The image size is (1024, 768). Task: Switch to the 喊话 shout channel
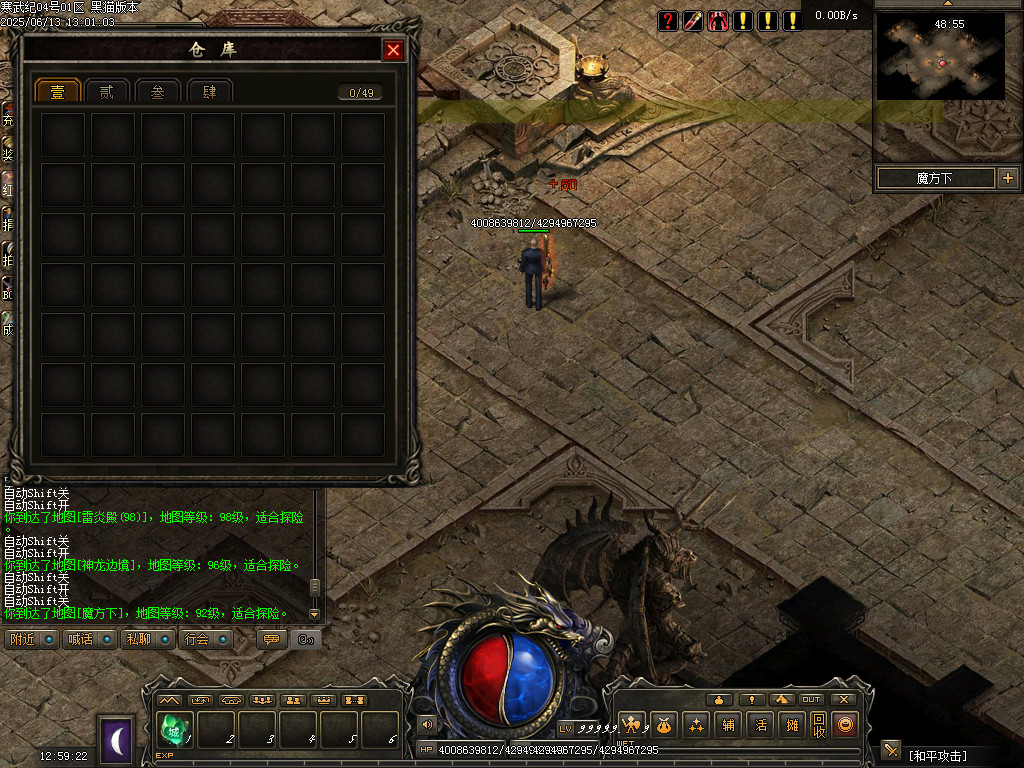89,639
